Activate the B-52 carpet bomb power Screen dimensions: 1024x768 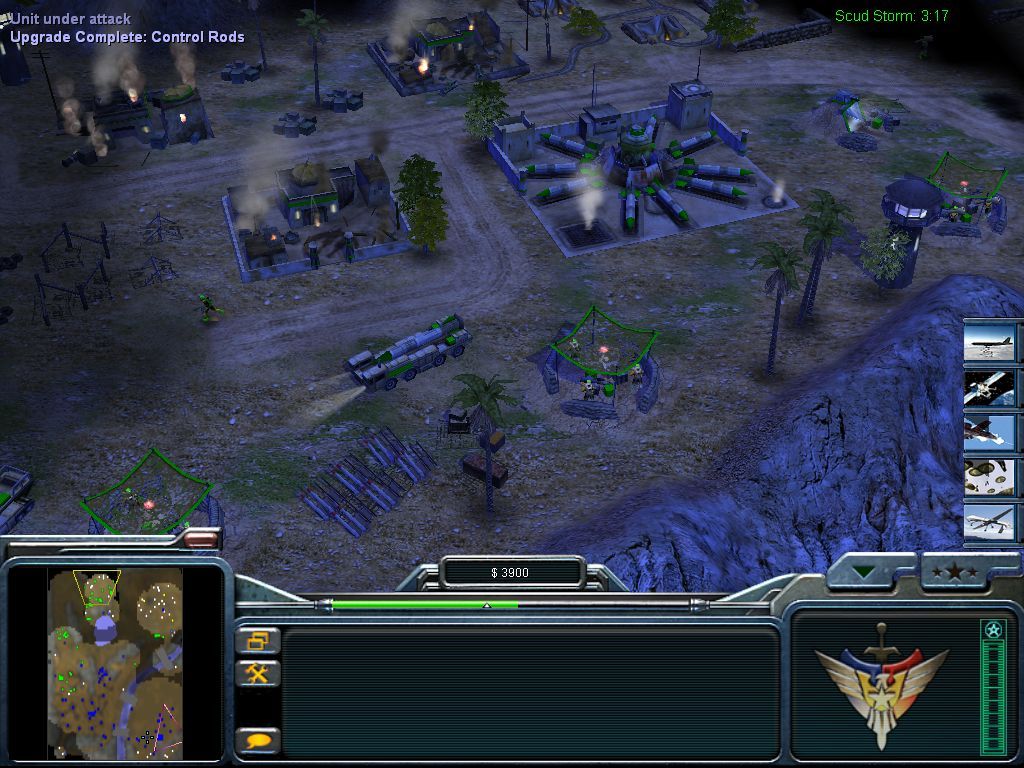click(990, 343)
